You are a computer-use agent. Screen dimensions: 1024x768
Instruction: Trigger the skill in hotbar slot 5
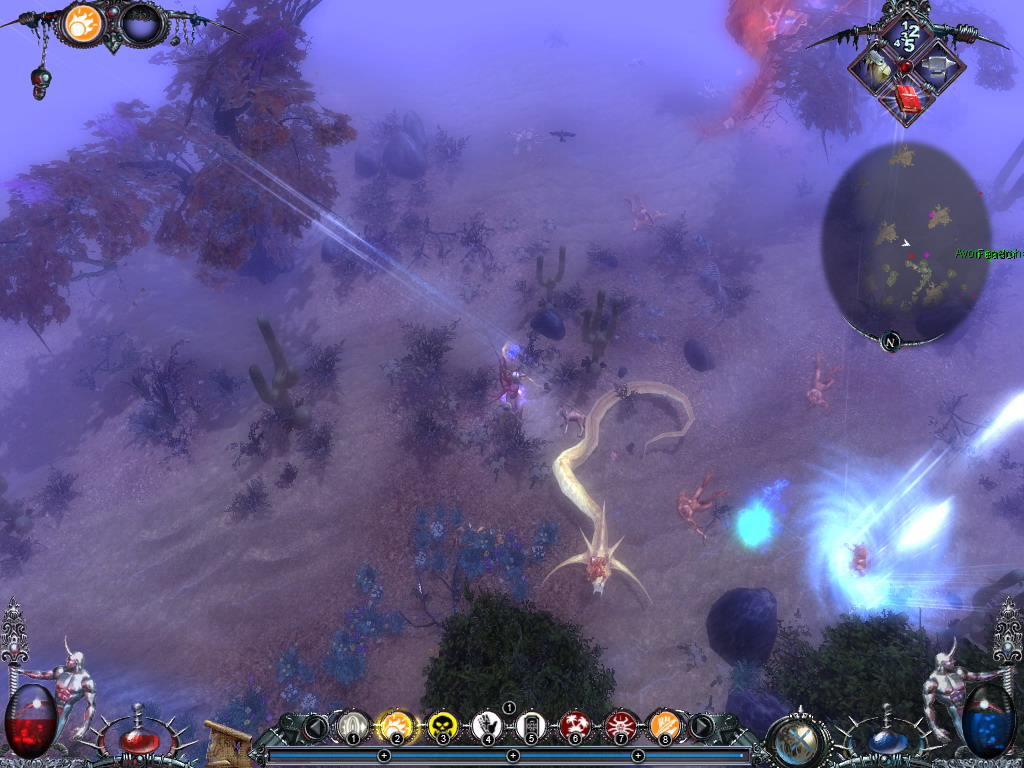[531, 725]
